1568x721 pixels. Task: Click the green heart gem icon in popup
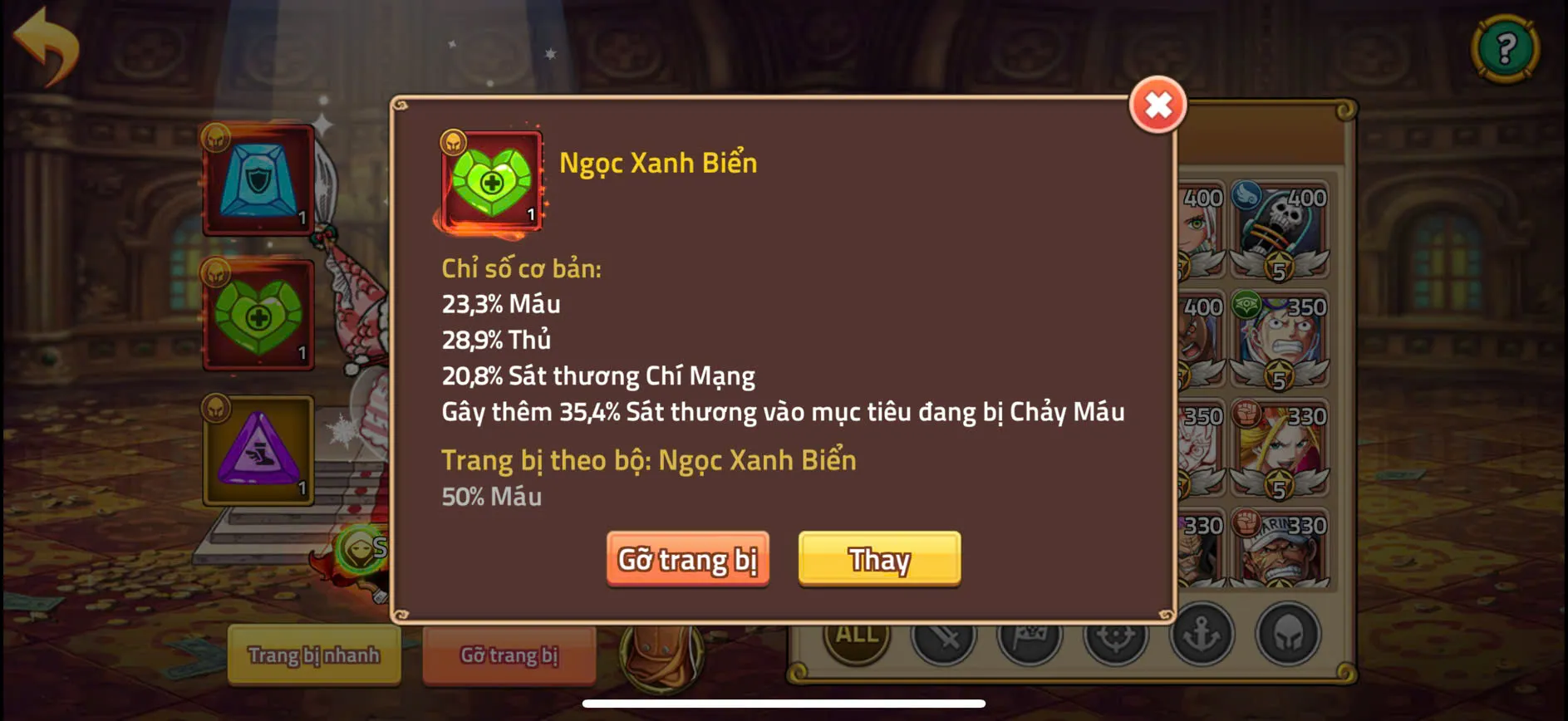491,182
